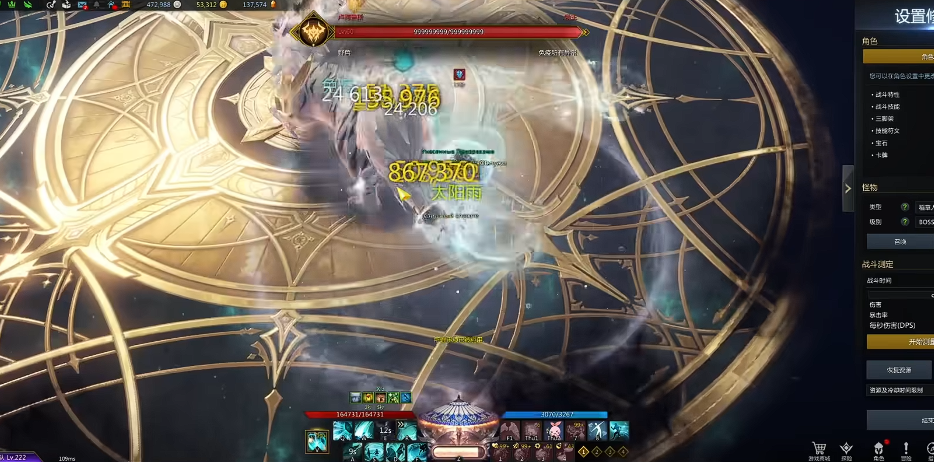Viewport: 934px width, 462px height.
Task: Open the BOSS monster level dropdown
Action: coord(924,221)
